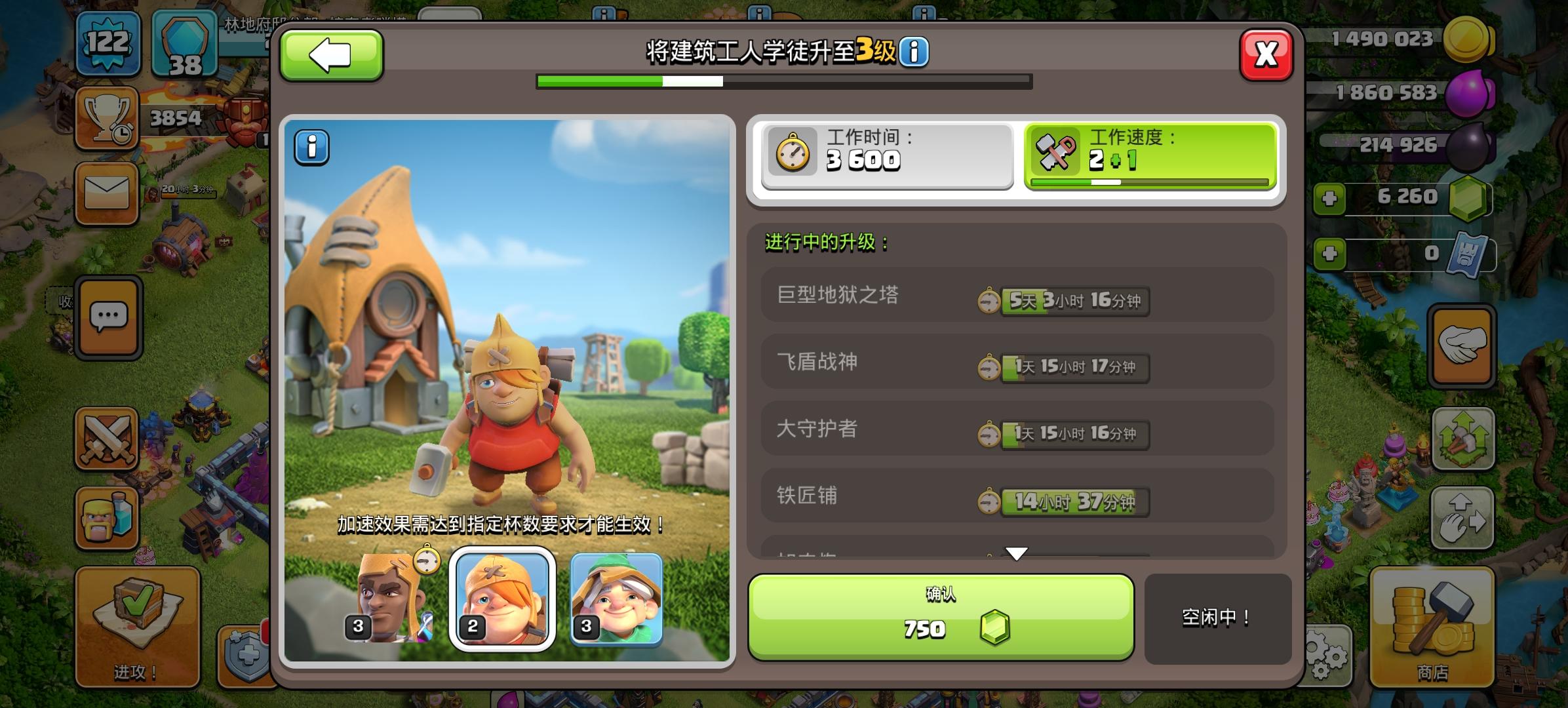Image resolution: width=1568 pixels, height=708 pixels.
Task: Open the troop training potion icon
Action: coord(108,518)
